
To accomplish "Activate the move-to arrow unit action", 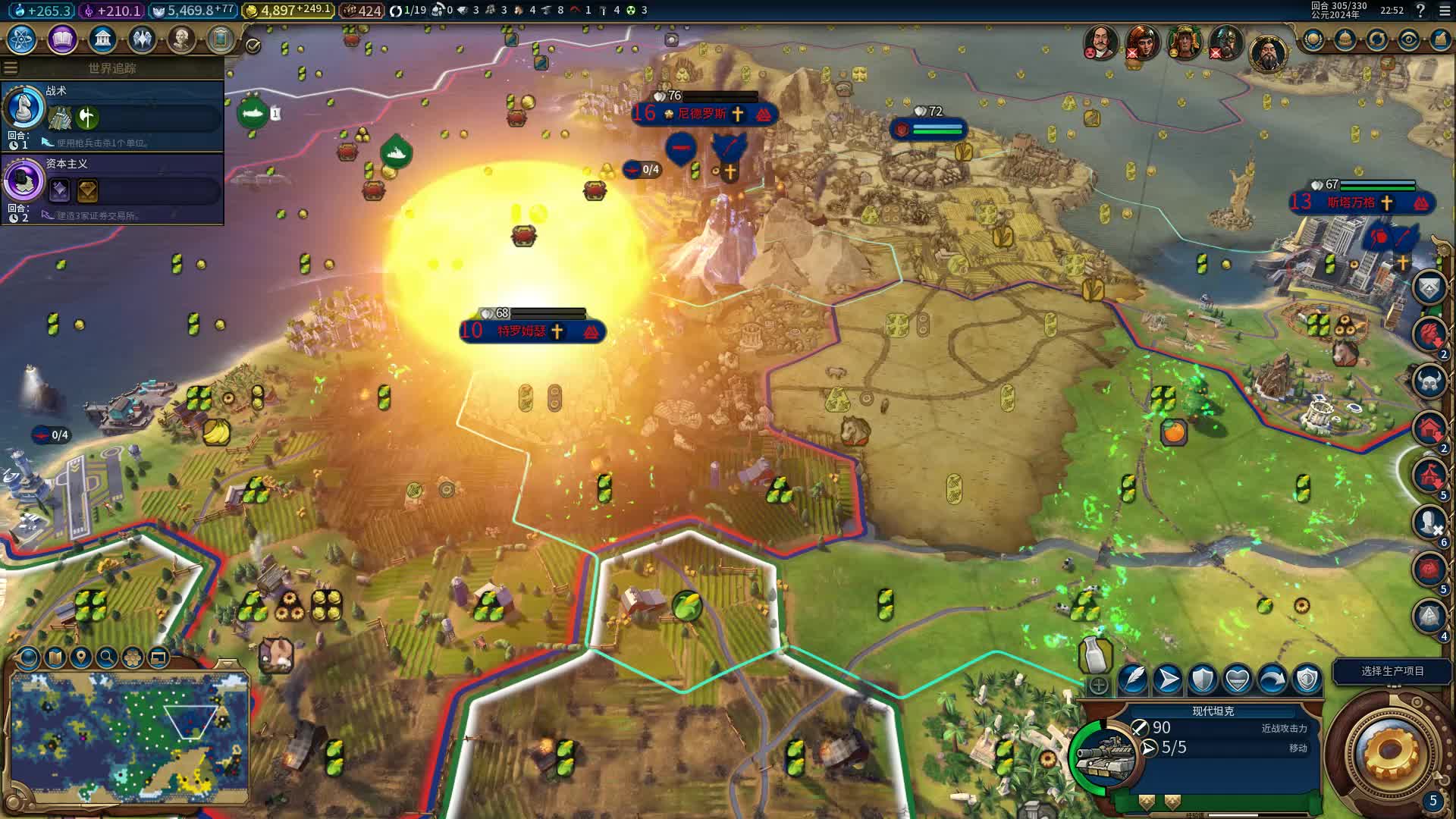I will point(1168,679).
